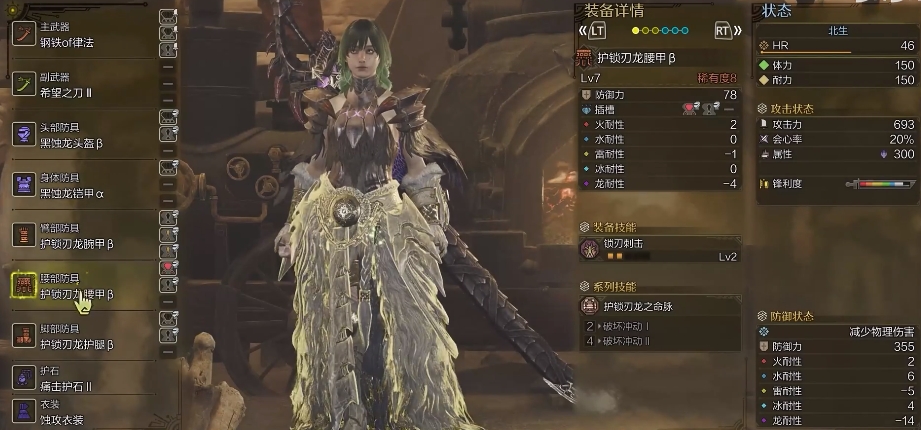Click the 护锁刃龙之命脉 set skill entry
Image resolution: width=921 pixels, height=430 pixels.
click(660, 304)
